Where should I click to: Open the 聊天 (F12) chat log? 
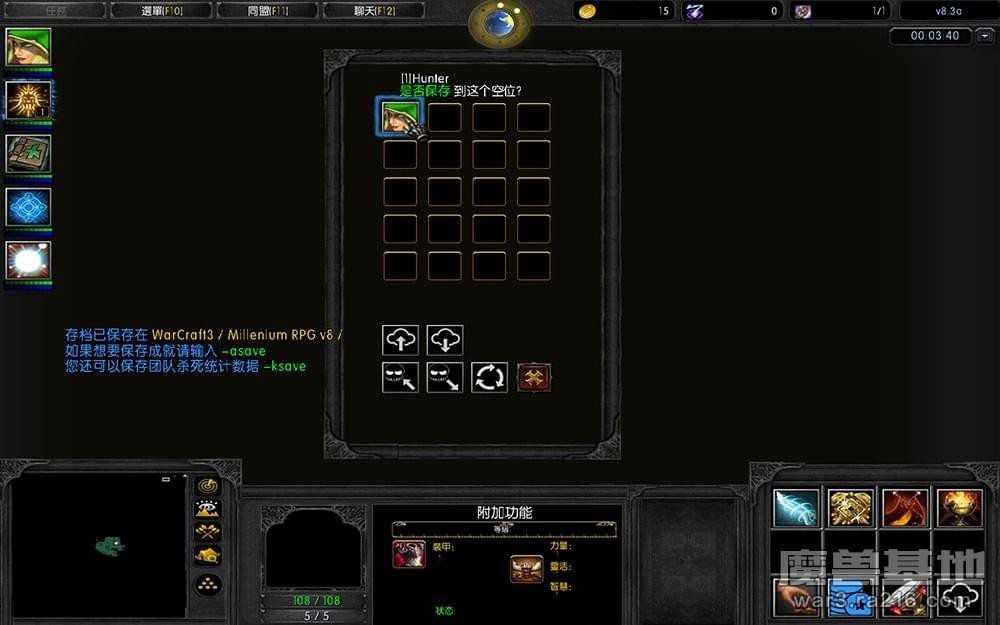click(374, 11)
